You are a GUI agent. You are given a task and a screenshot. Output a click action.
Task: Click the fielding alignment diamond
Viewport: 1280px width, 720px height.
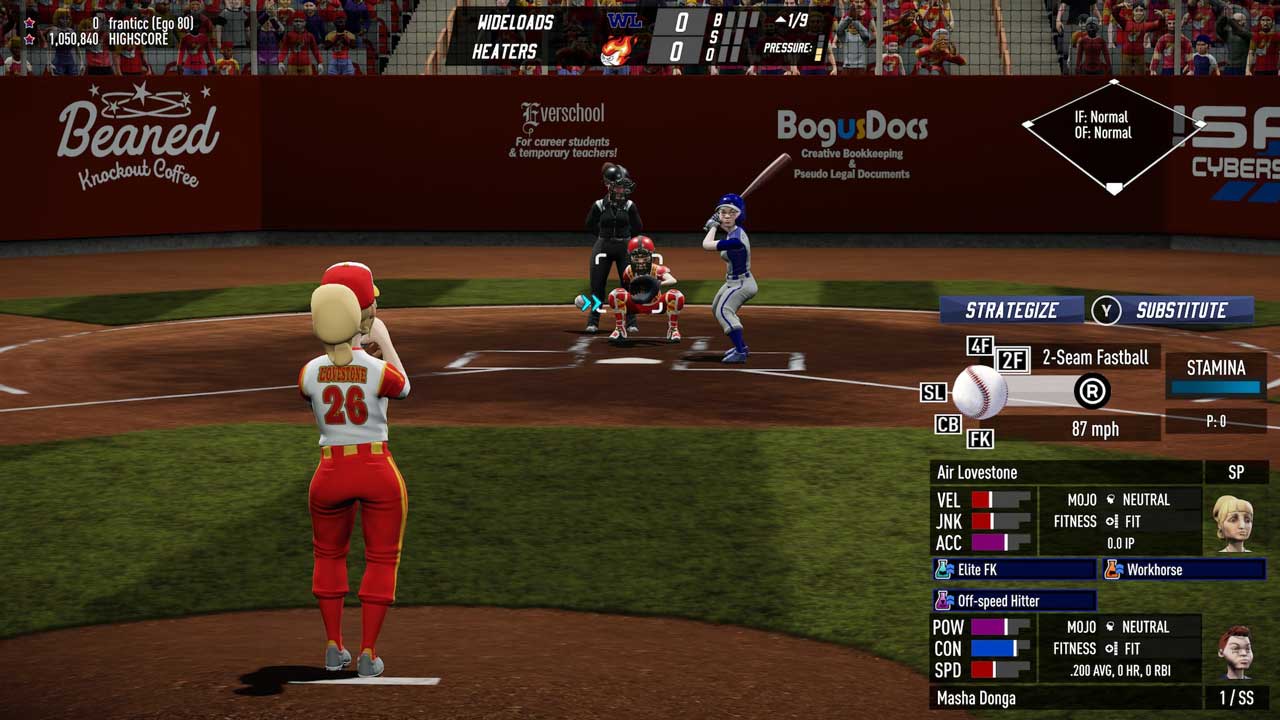tap(1113, 135)
